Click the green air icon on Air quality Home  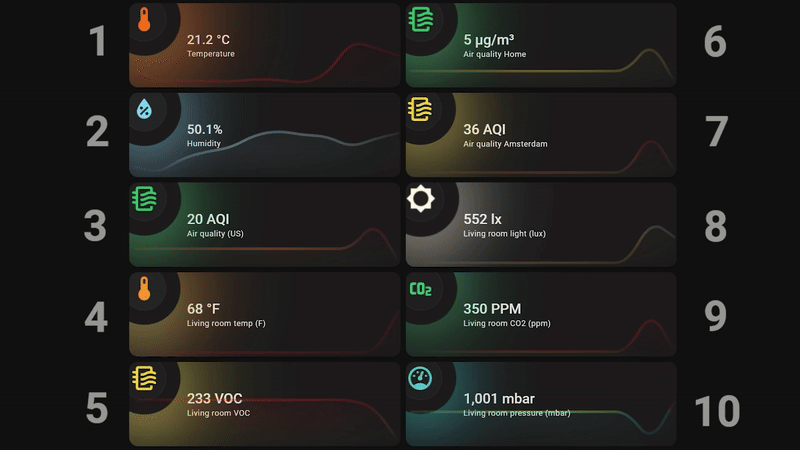click(421, 20)
